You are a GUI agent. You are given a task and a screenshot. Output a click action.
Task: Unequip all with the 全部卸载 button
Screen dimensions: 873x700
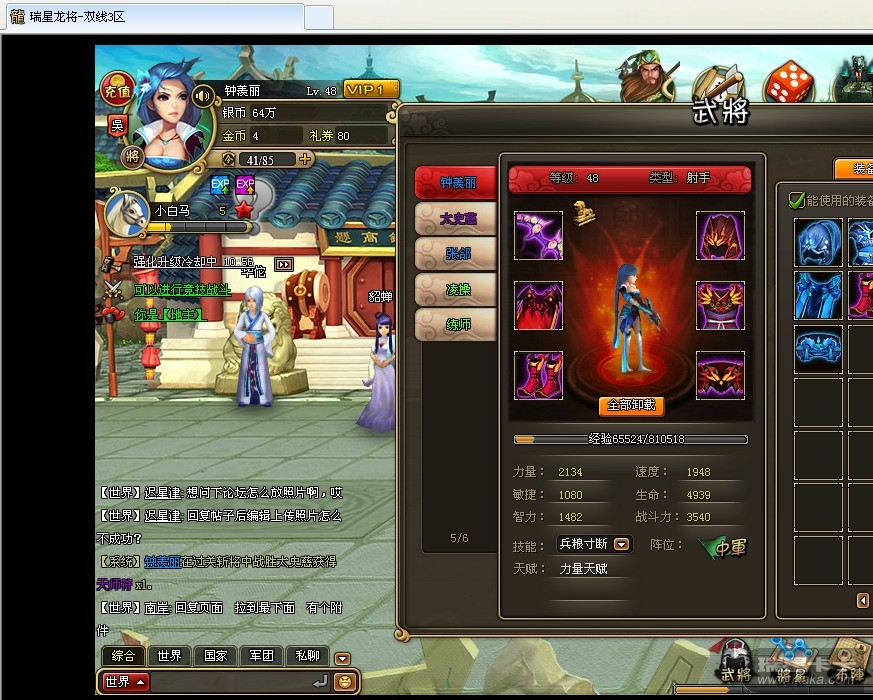click(x=631, y=405)
